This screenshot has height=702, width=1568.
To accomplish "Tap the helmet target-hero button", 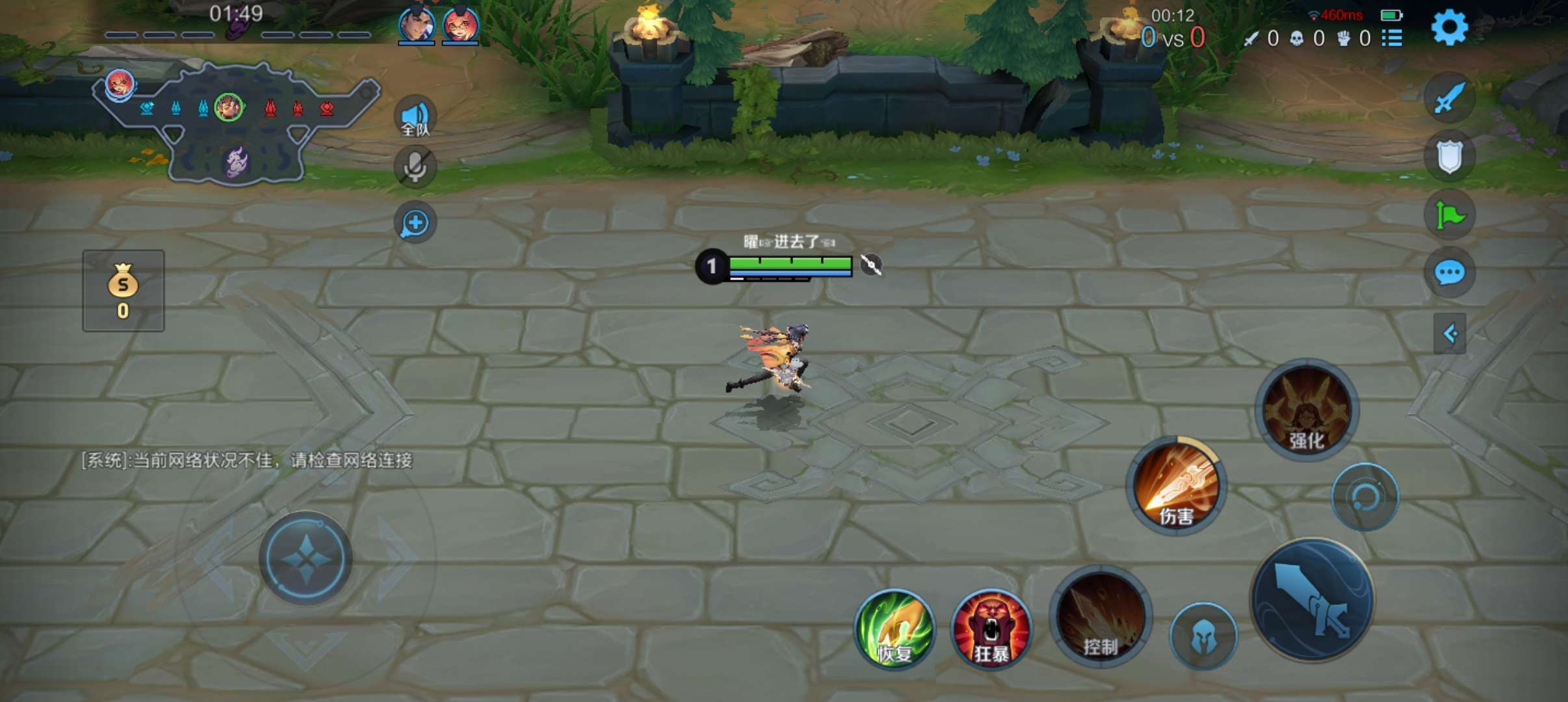I will point(1203,636).
